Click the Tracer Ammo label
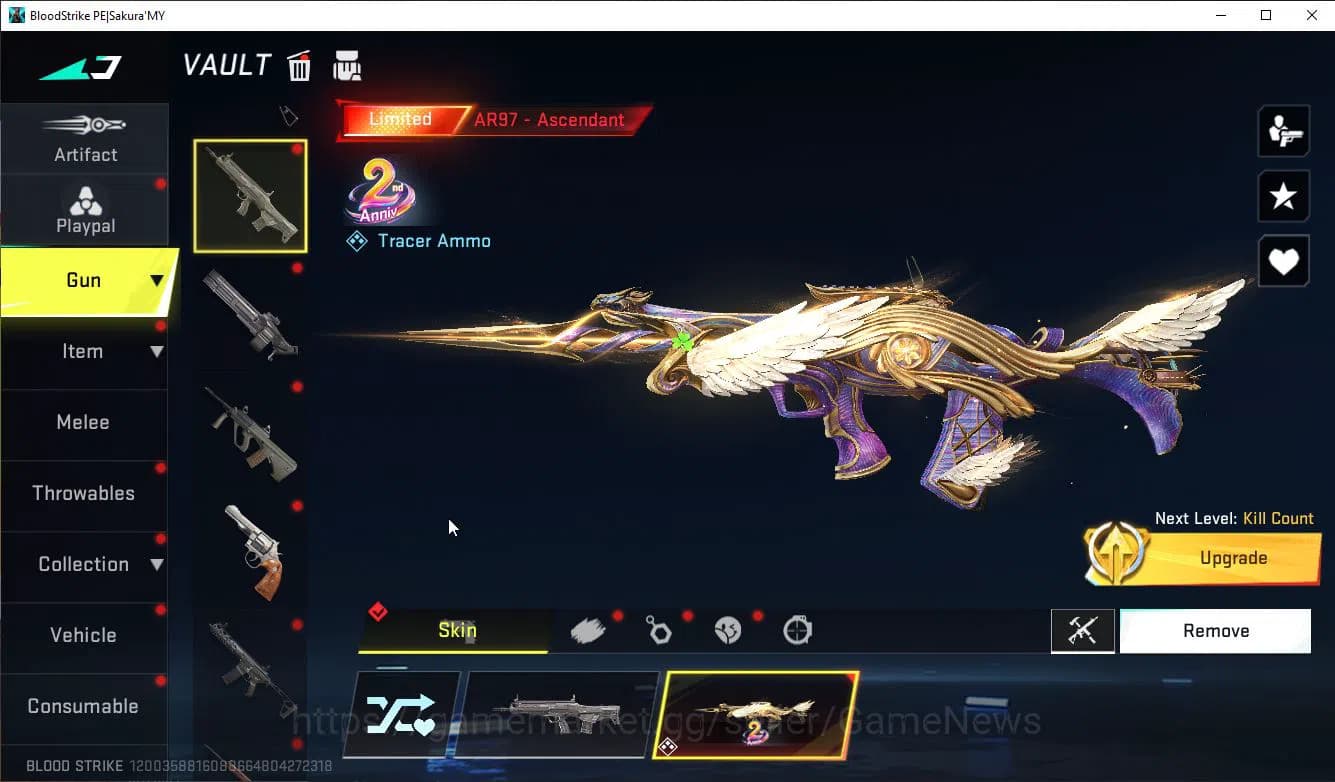This screenshot has width=1335, height=782. [x=434, y=240]
